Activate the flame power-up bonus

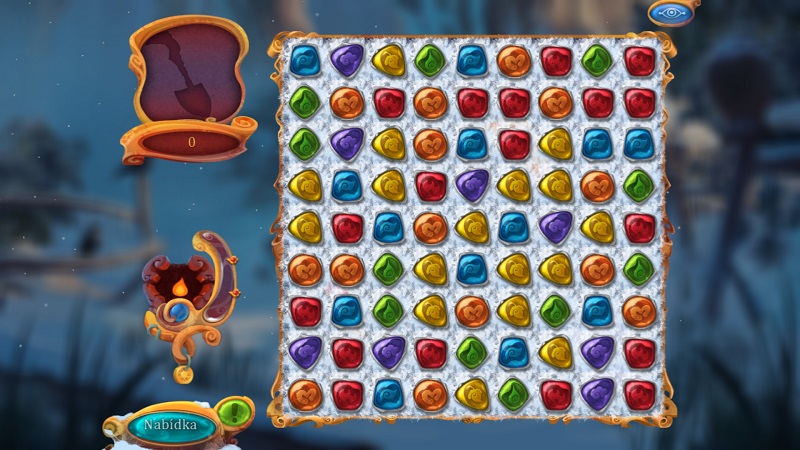coord(180,287)
